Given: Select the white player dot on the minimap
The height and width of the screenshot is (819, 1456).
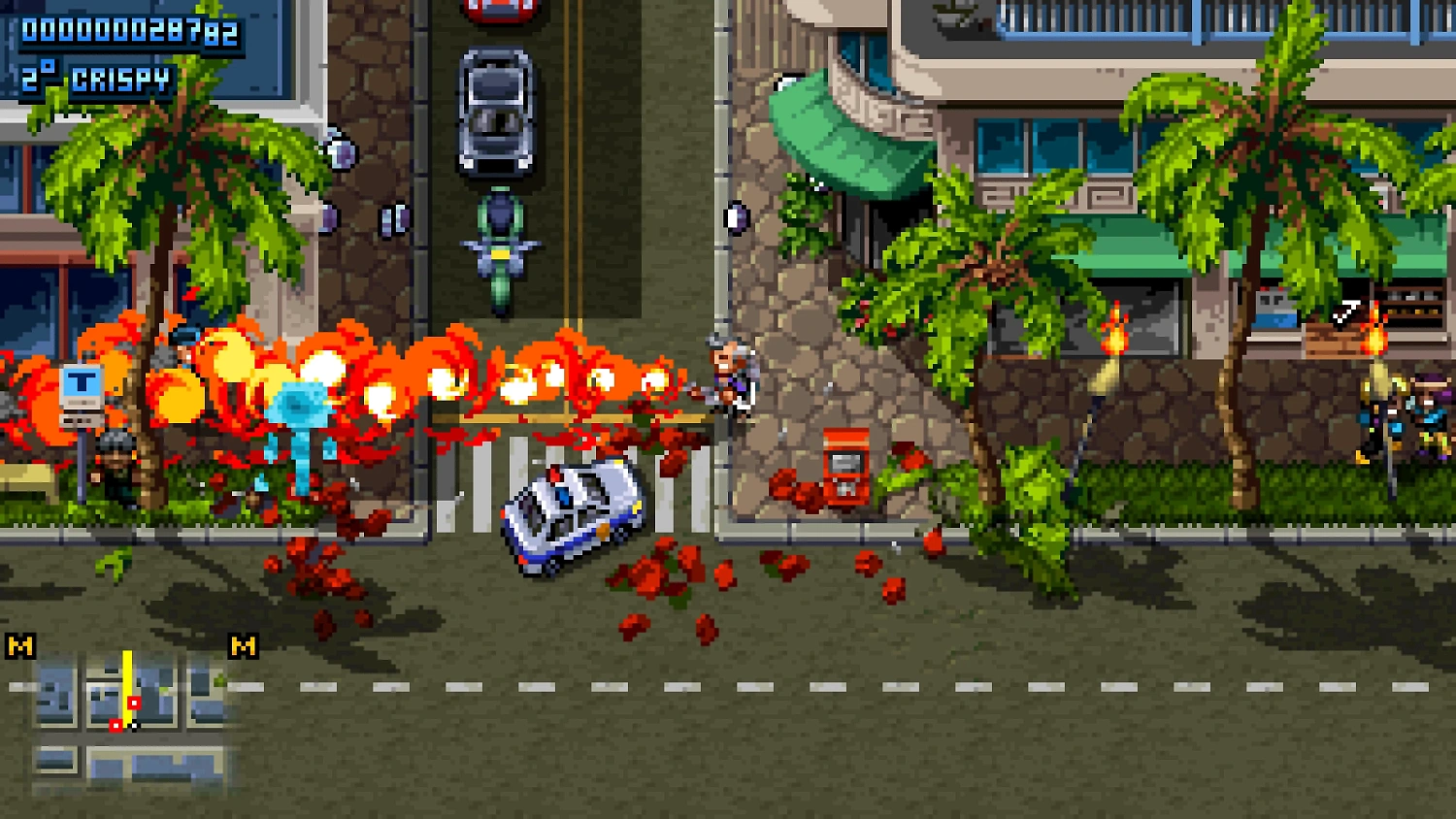Looking at the screenshot, I should coord(134,726).
